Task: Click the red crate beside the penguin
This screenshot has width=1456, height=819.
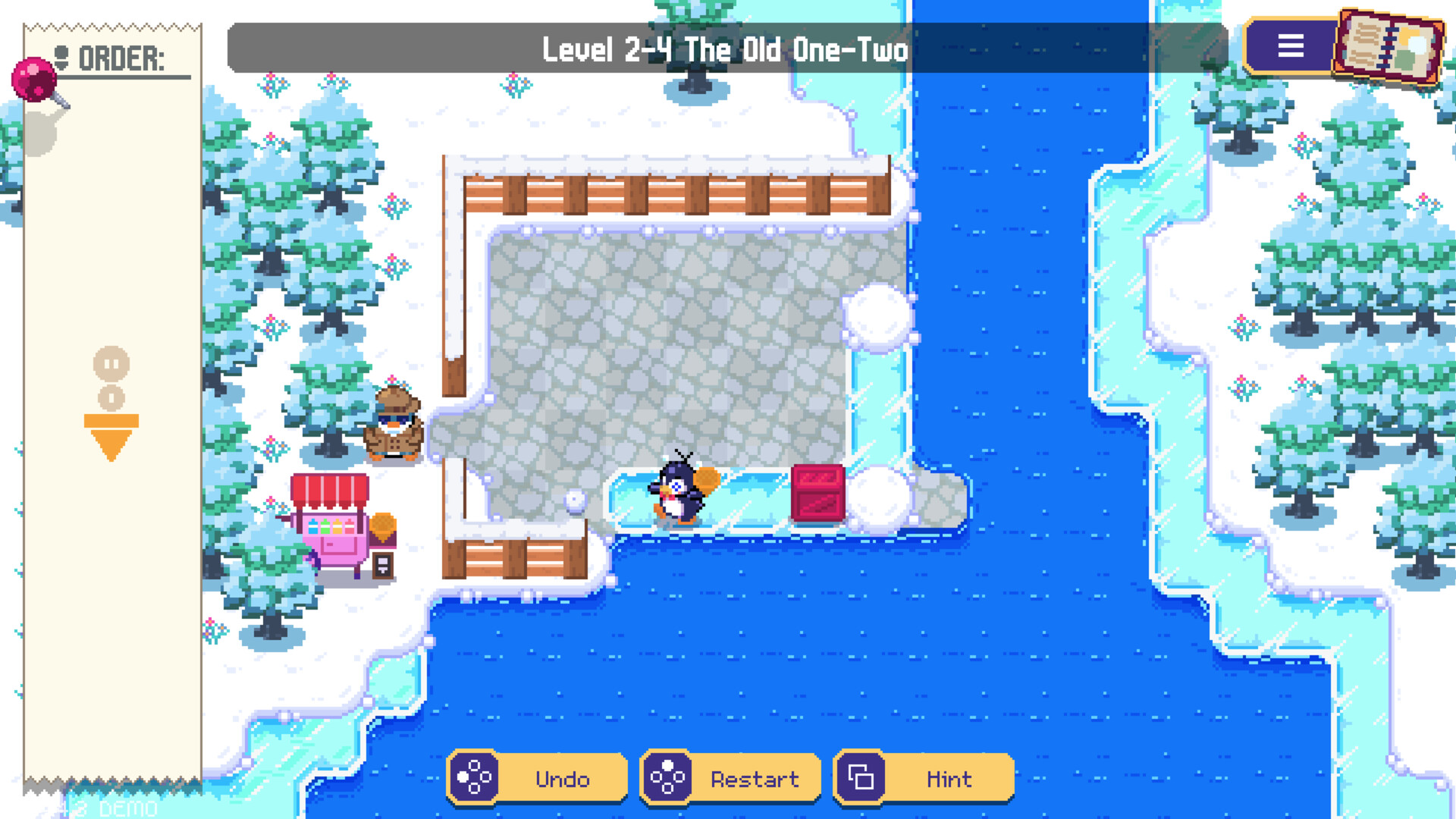Action: tap(817, 491)
